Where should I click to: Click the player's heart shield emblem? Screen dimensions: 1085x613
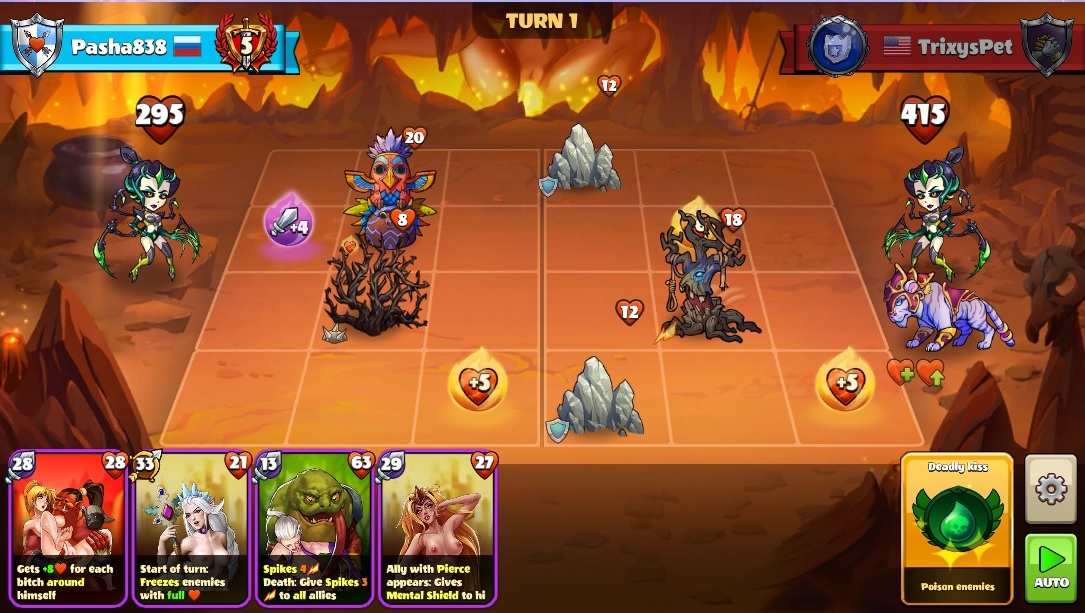(36, 44)
